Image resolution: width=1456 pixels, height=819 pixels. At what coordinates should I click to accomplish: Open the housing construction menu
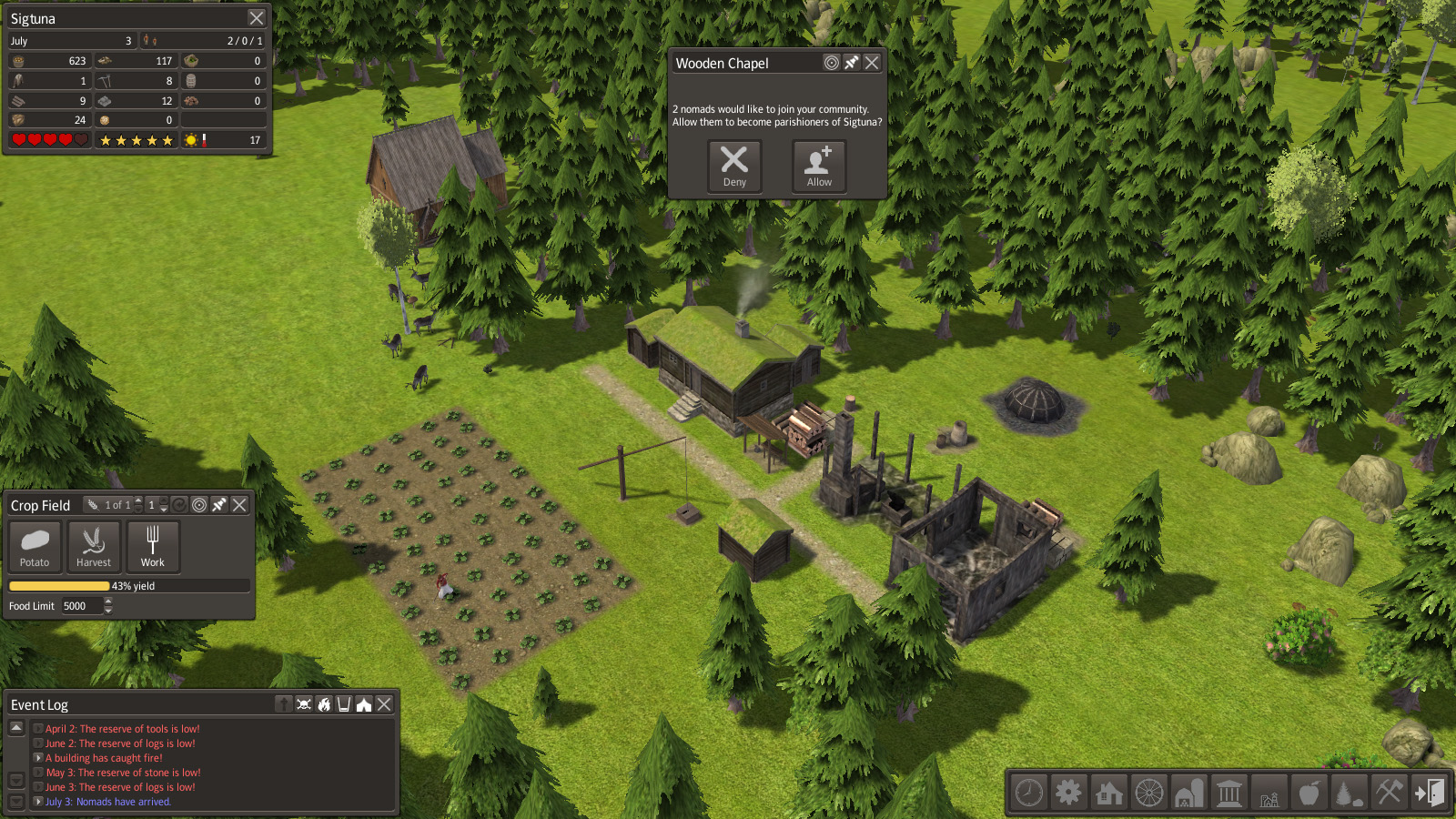[x=1109, y=793]
